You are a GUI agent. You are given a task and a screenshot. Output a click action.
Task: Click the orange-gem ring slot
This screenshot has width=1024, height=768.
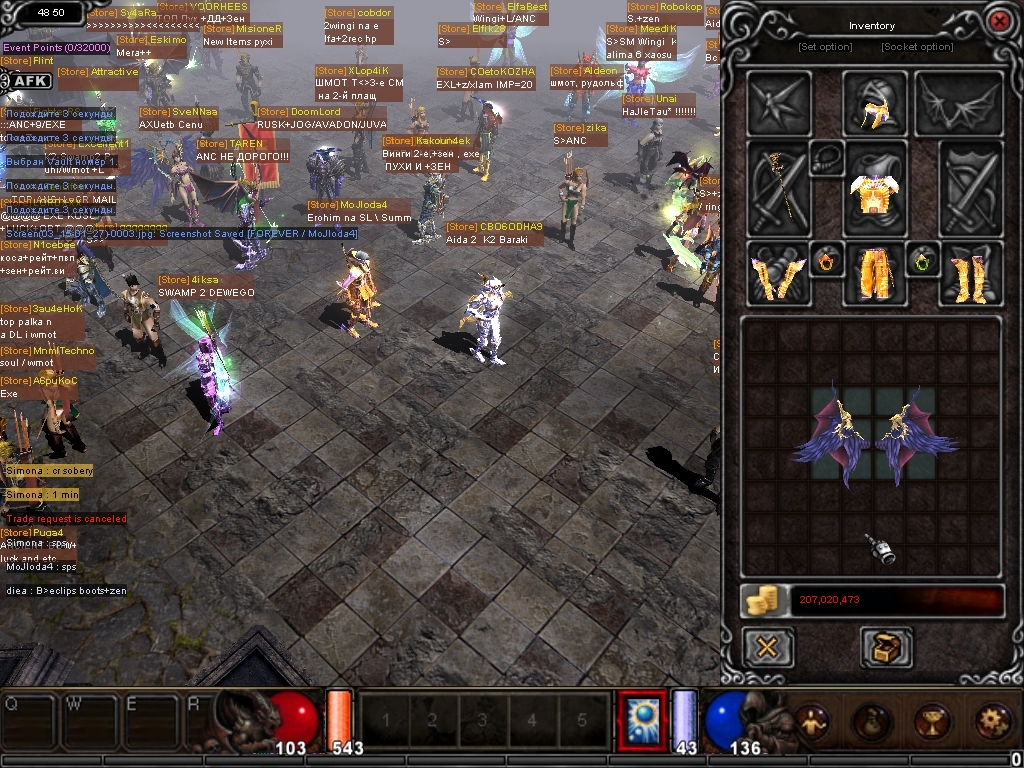coord(826,261)
